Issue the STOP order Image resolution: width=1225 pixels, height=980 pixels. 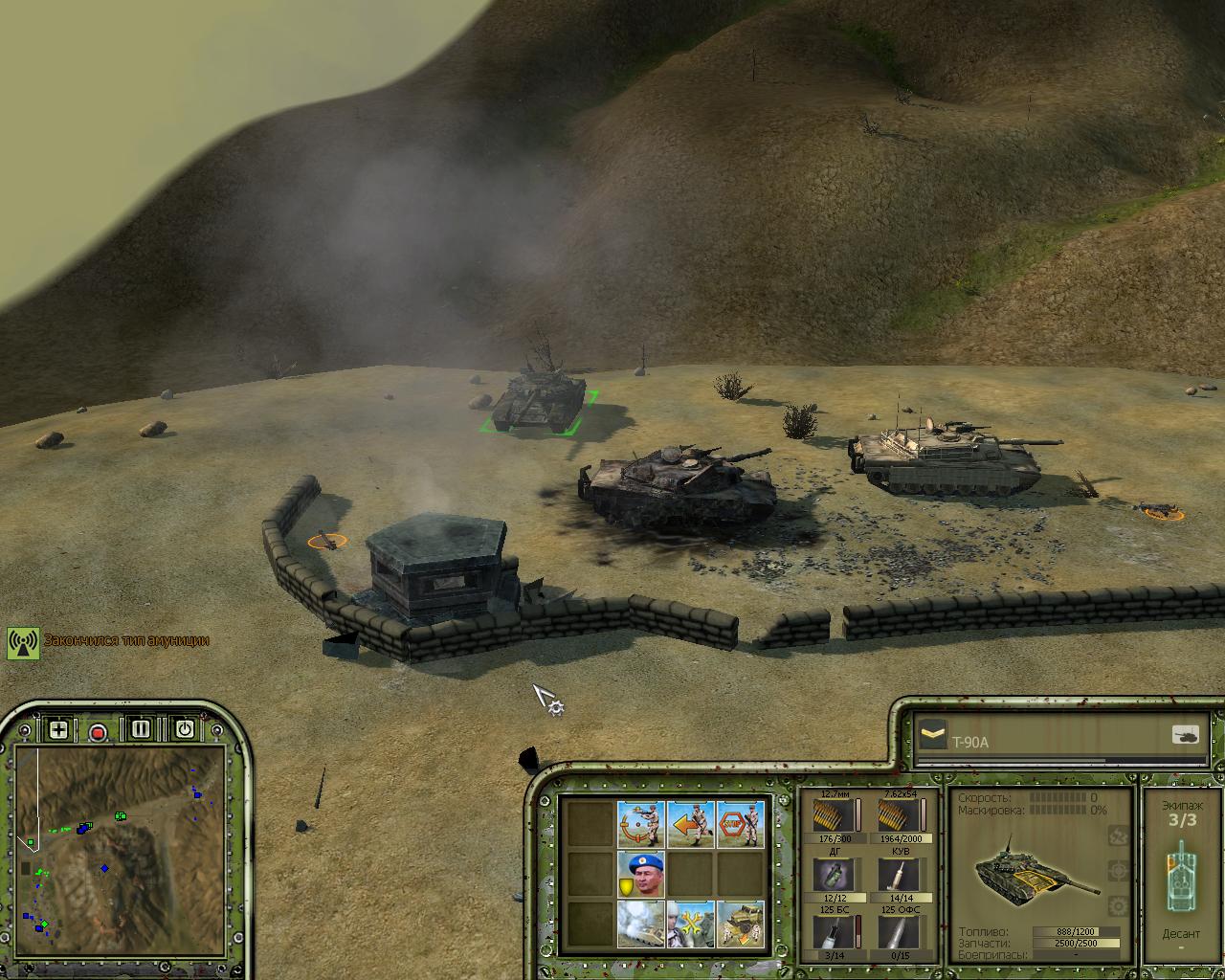pyautogui.click(x=741, y=824)
